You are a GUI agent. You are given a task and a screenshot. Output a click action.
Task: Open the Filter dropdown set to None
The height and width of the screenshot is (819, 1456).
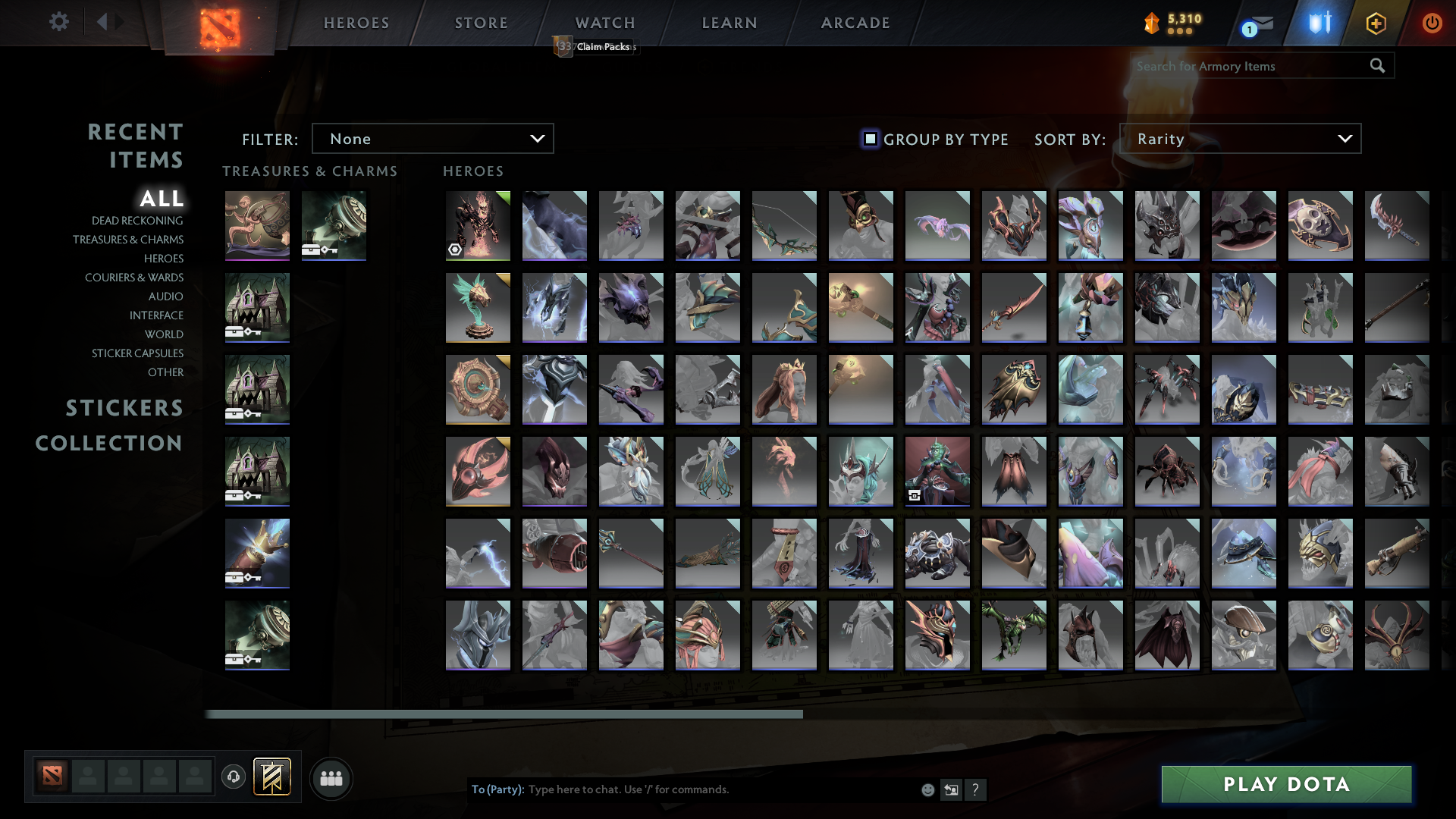click(432, 138)
